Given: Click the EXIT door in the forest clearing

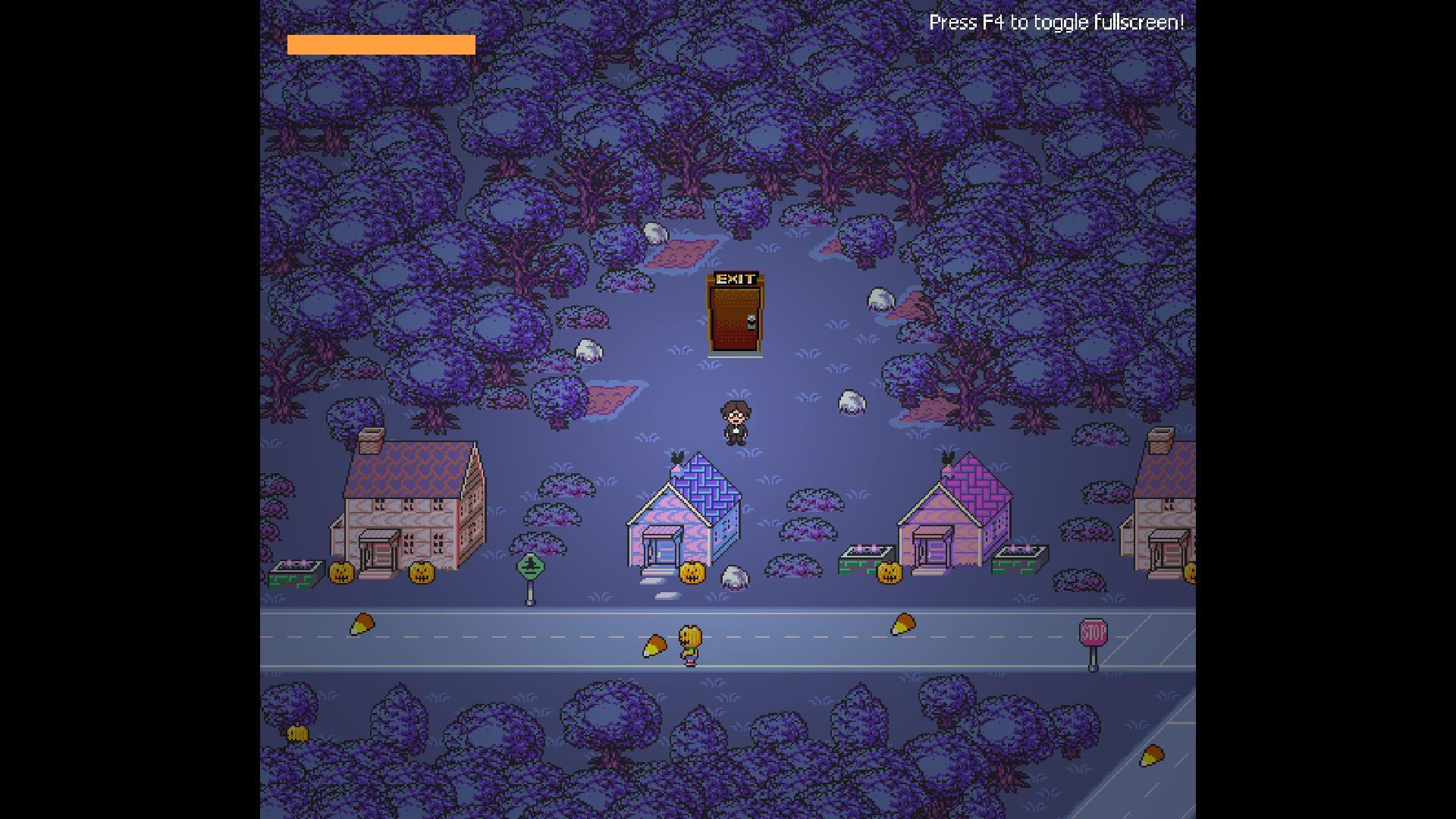Looking at the screenshot, I should click(734, 318).
